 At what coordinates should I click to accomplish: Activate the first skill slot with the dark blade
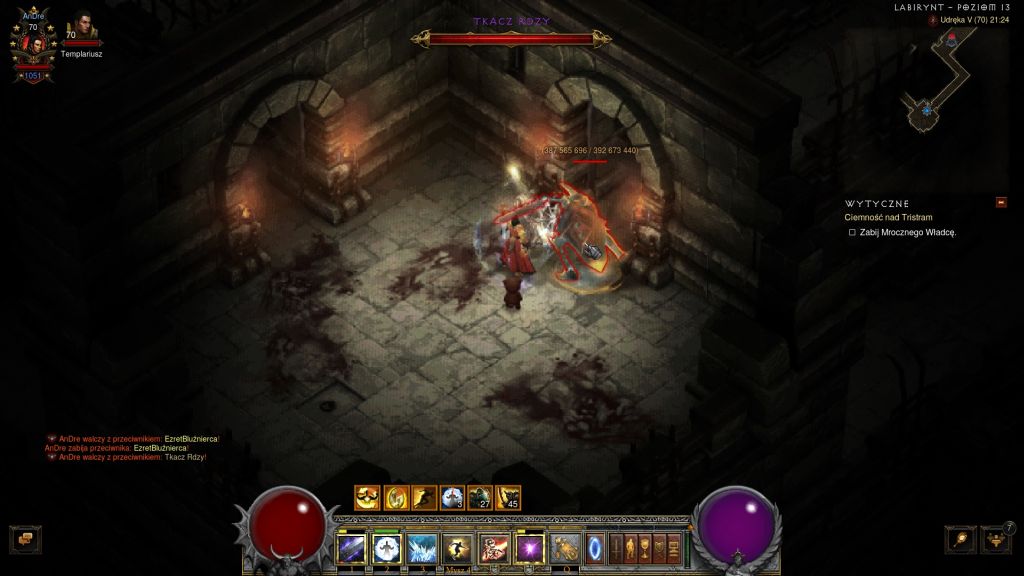(352, 548)
